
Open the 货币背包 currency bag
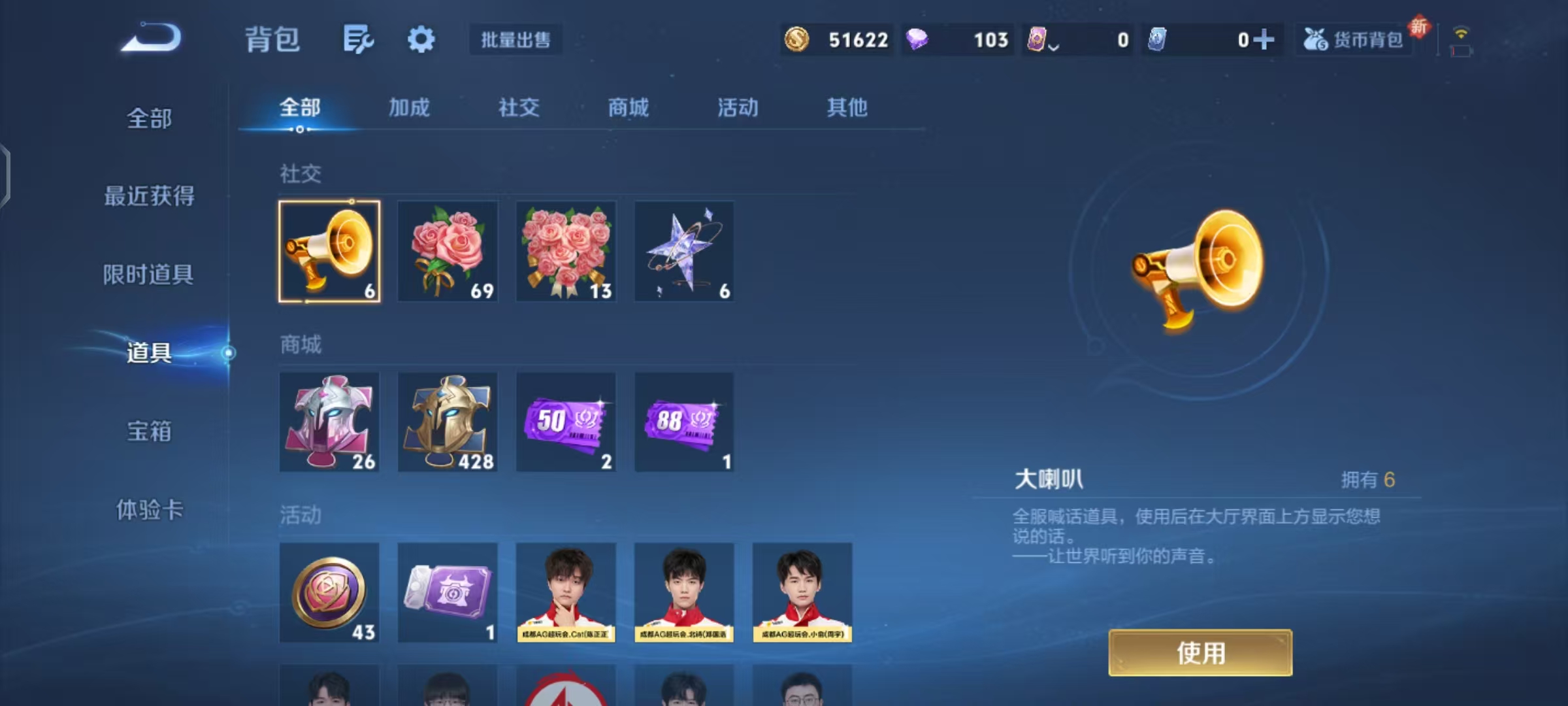[1354, 39]
